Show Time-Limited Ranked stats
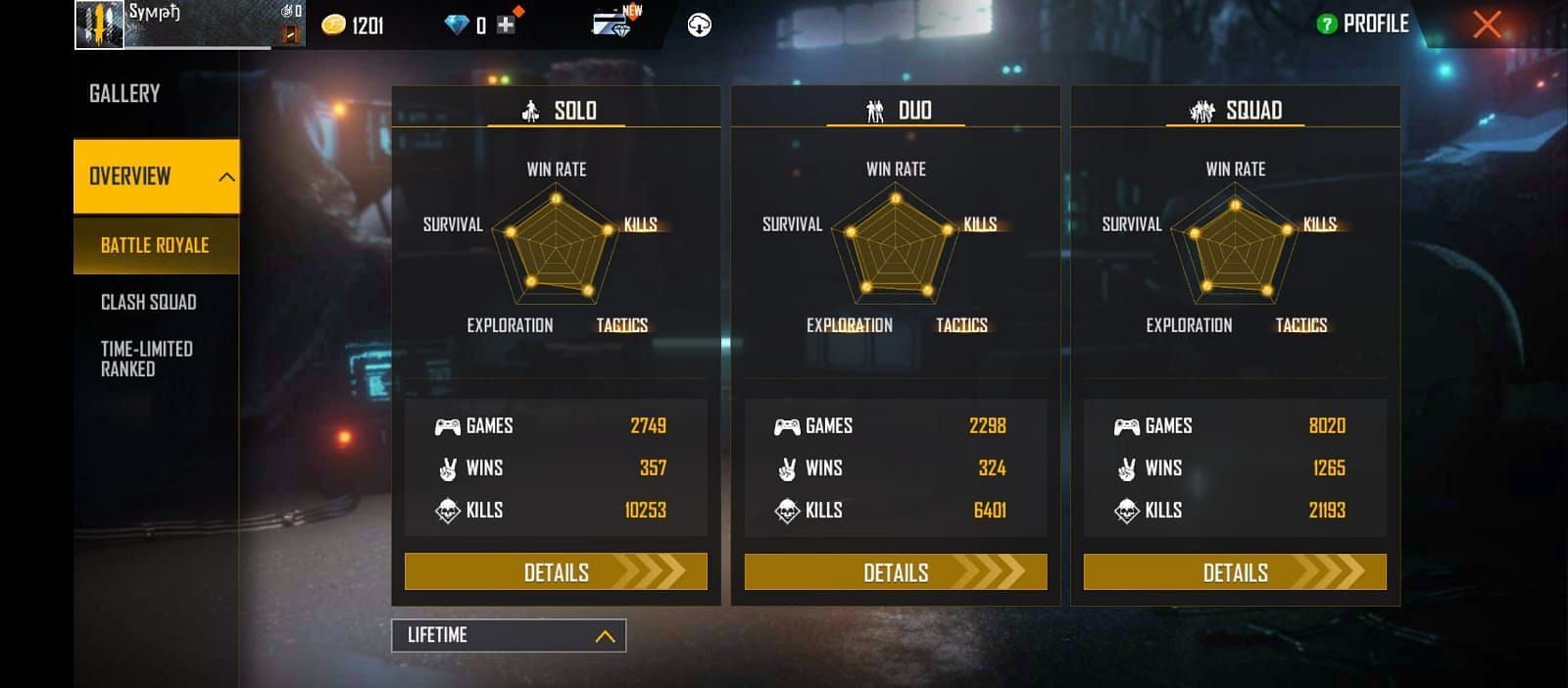This screenshot has height=688, width=1568. click(x=147, y=359)
